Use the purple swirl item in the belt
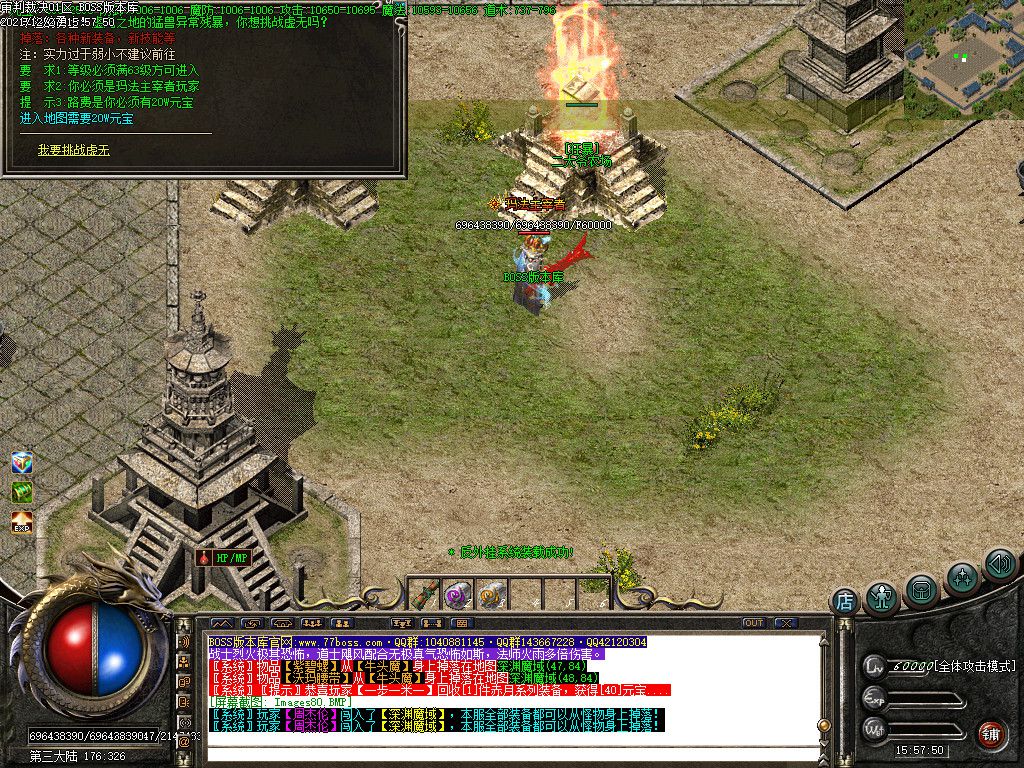 458,595
